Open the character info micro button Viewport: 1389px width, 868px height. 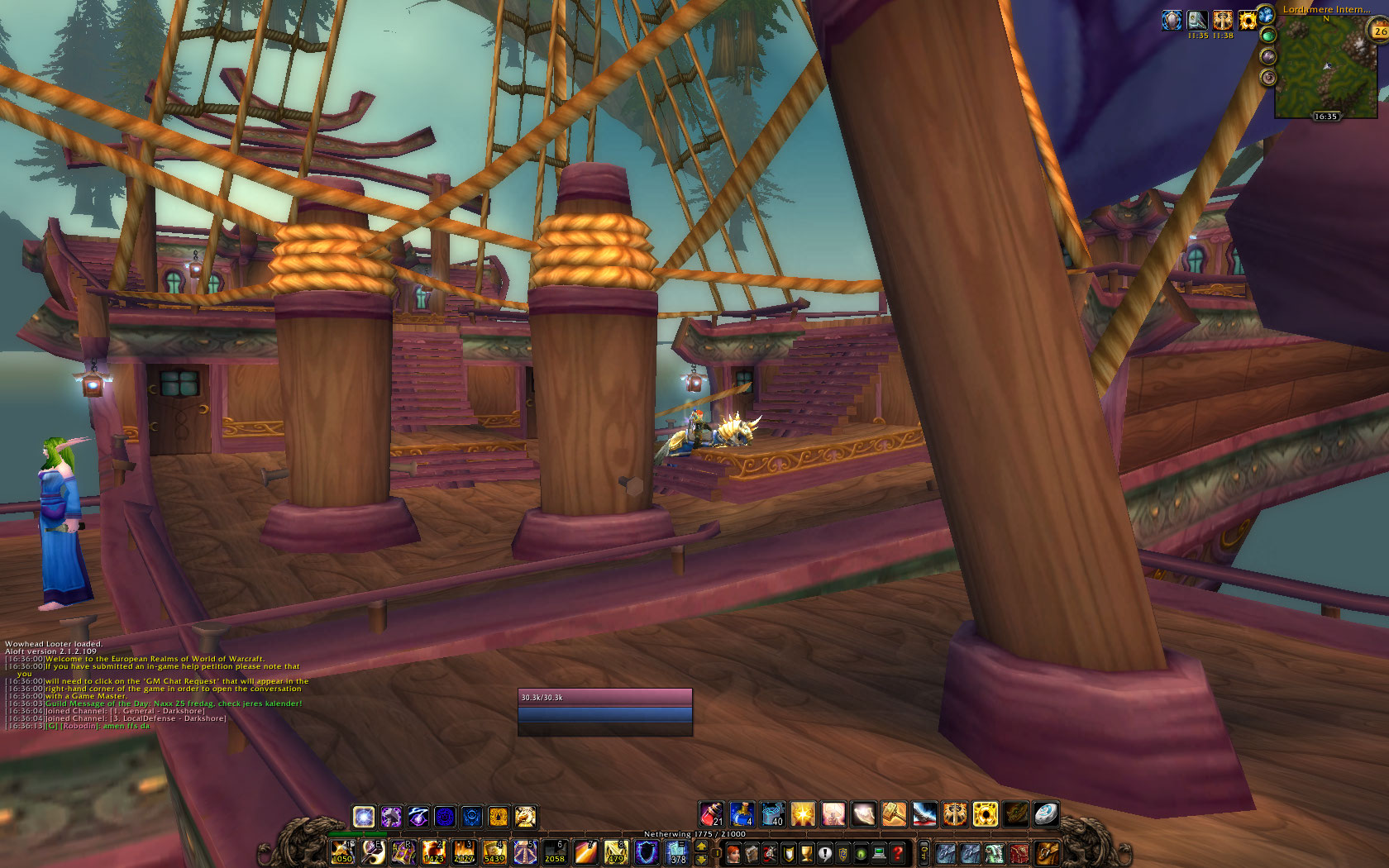click(733, 853)
